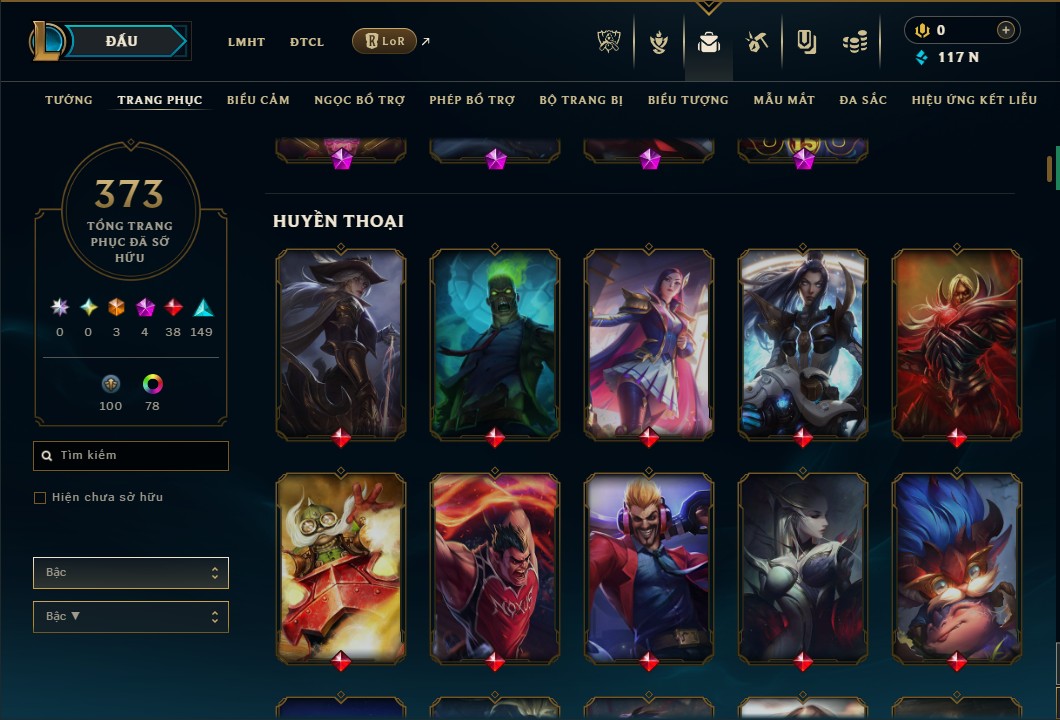This screenshot has height=720, width=1060.
Task: Open the upper Bậc dropdown
Action: point(131,573)
